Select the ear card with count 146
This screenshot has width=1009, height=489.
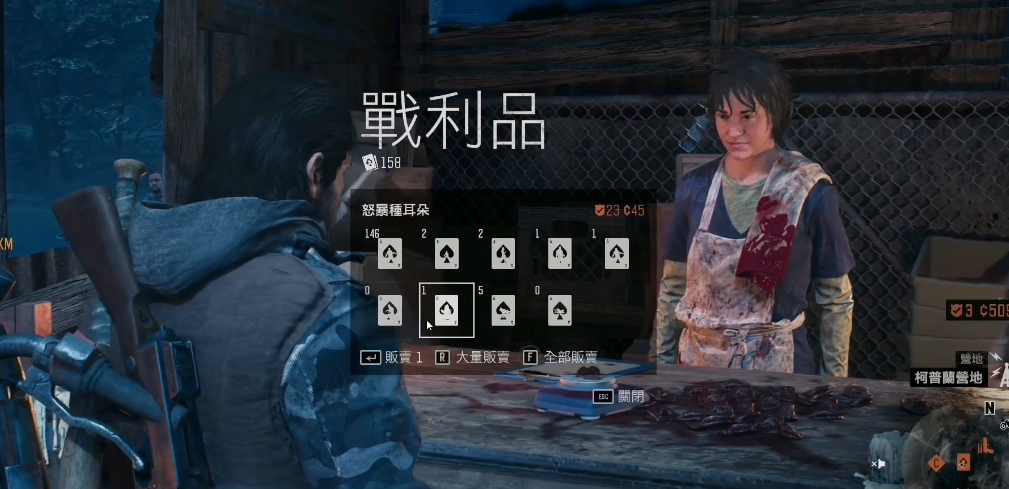(390, 254)
